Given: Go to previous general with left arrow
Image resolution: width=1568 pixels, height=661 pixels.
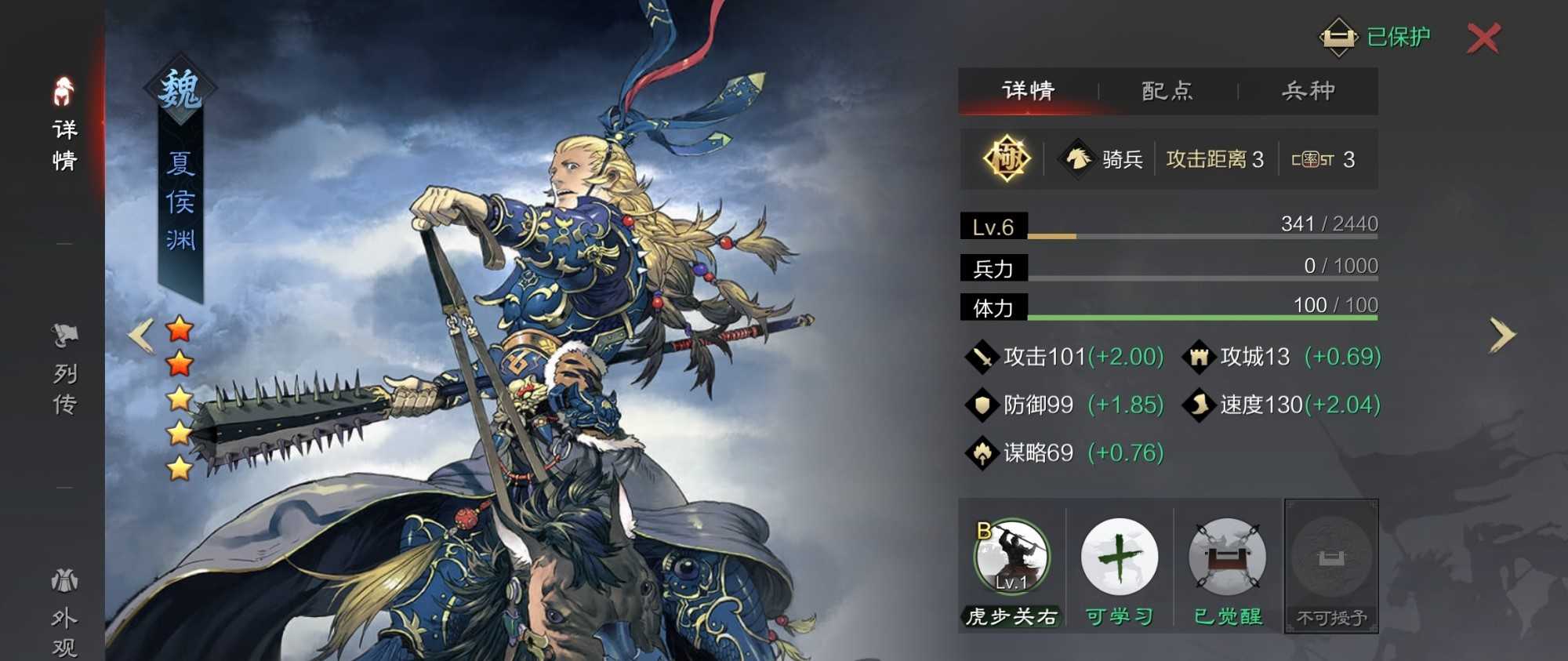Looking at the screenshot, I should 141,336.
